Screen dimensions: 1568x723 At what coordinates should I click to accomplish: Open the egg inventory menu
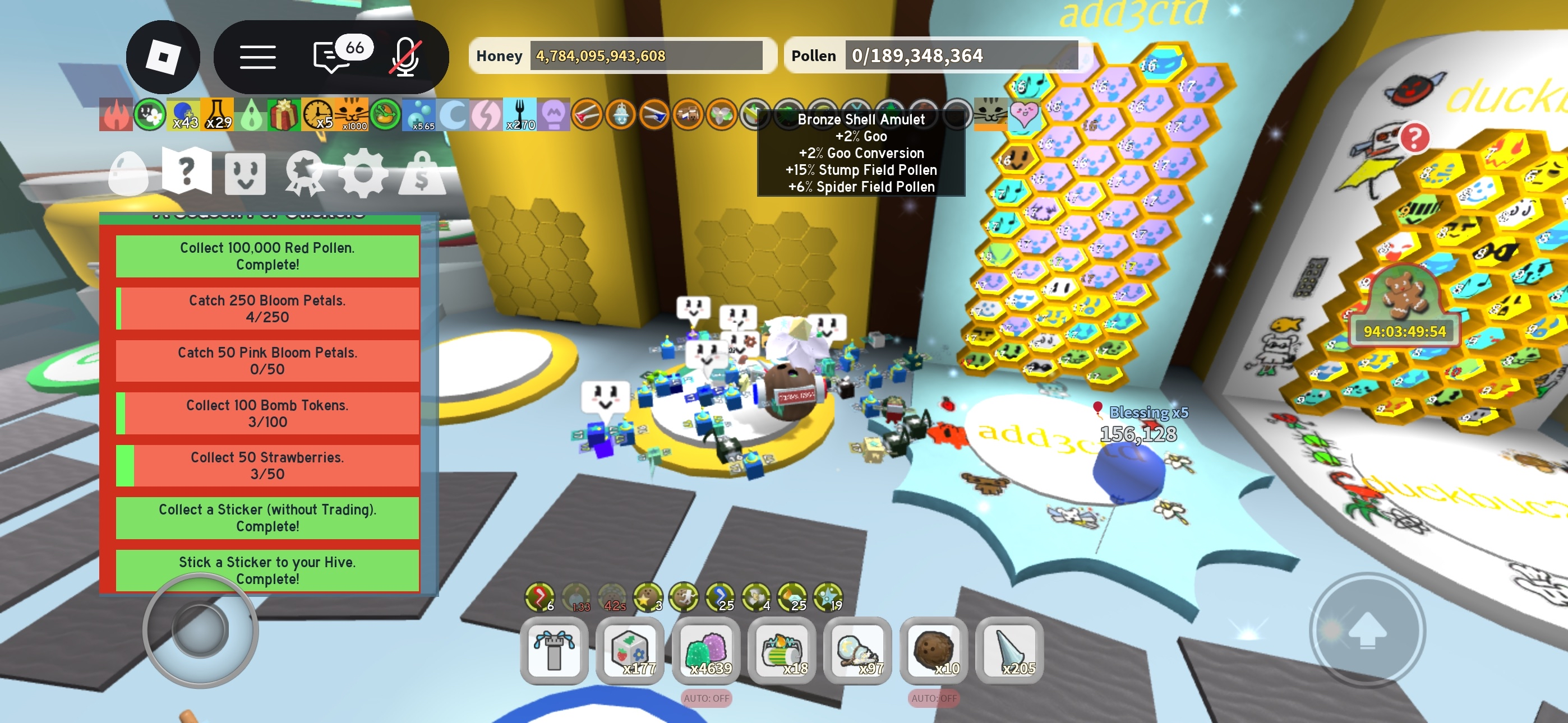(x=128, y=173)
